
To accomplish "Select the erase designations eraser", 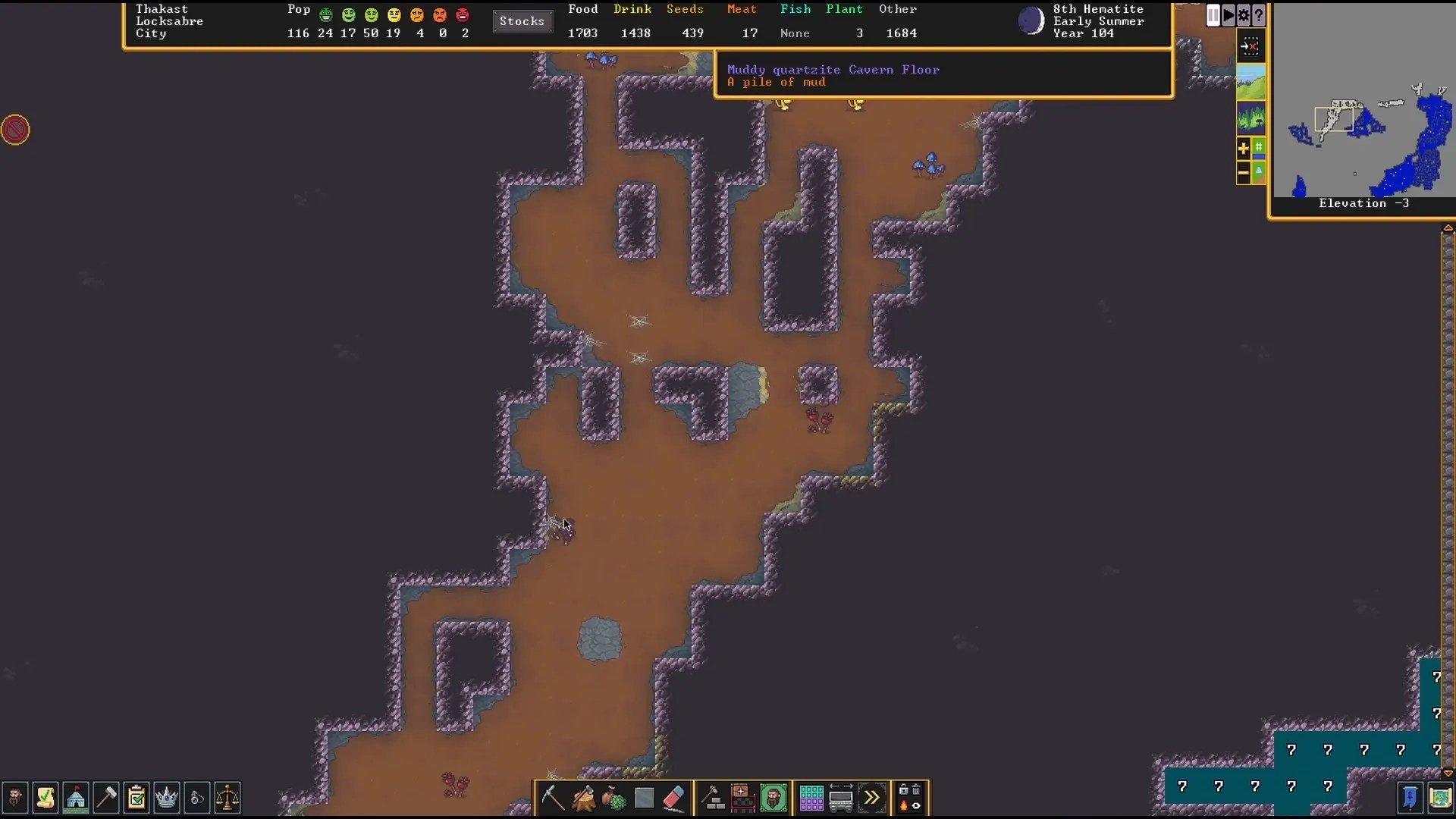I will coord(673,798).
